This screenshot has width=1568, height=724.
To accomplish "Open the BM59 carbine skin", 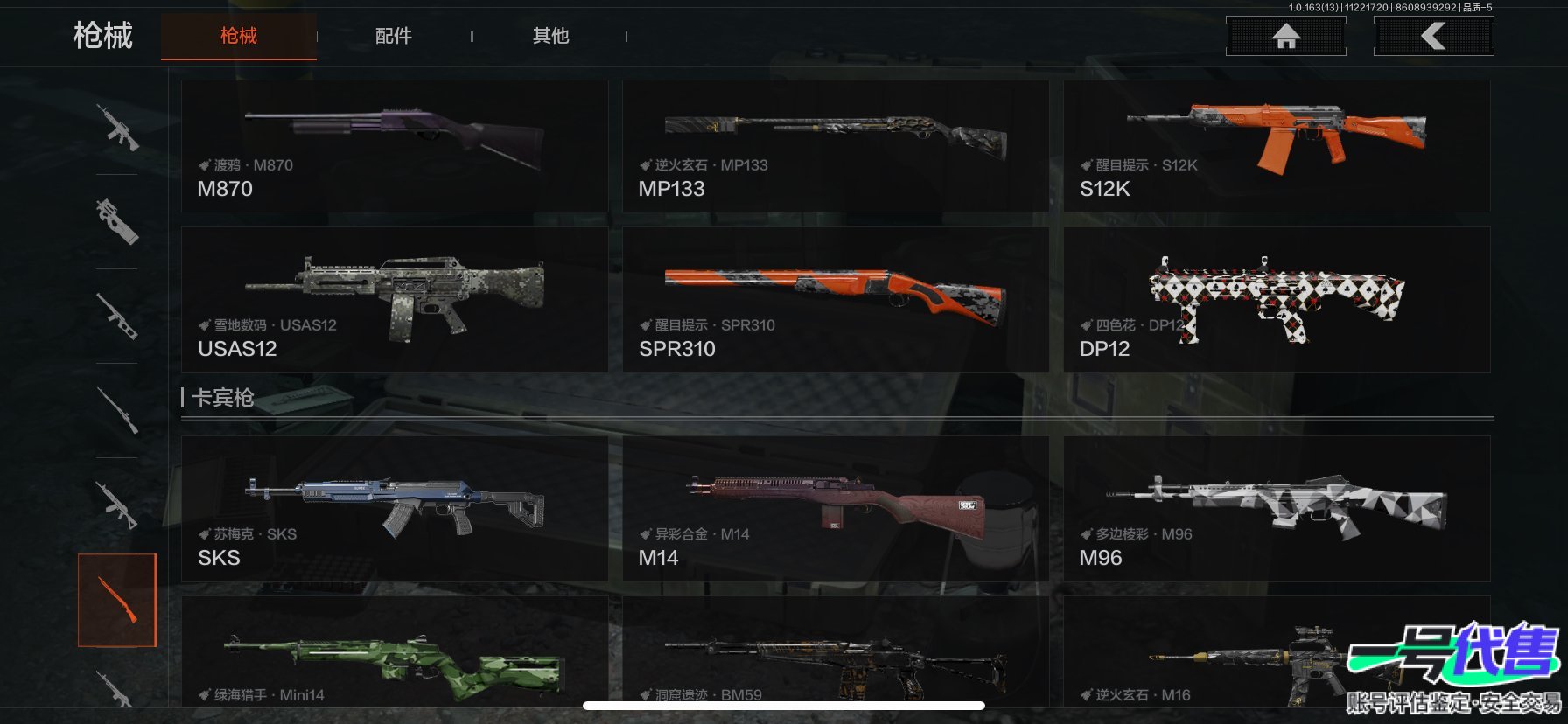I will coord(835,656).
